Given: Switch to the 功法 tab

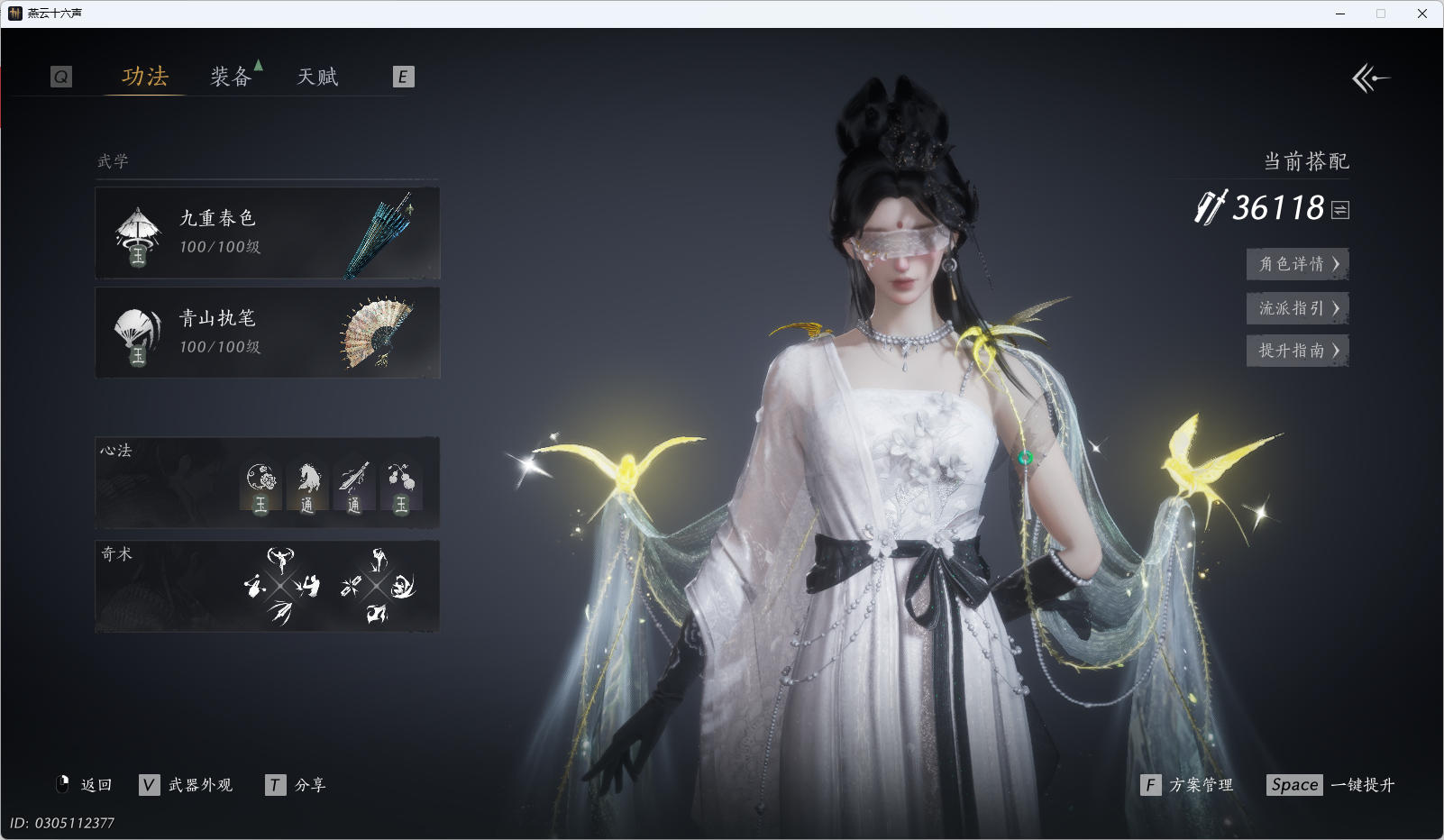Looking at the screenshot, I should click(145, 77).
